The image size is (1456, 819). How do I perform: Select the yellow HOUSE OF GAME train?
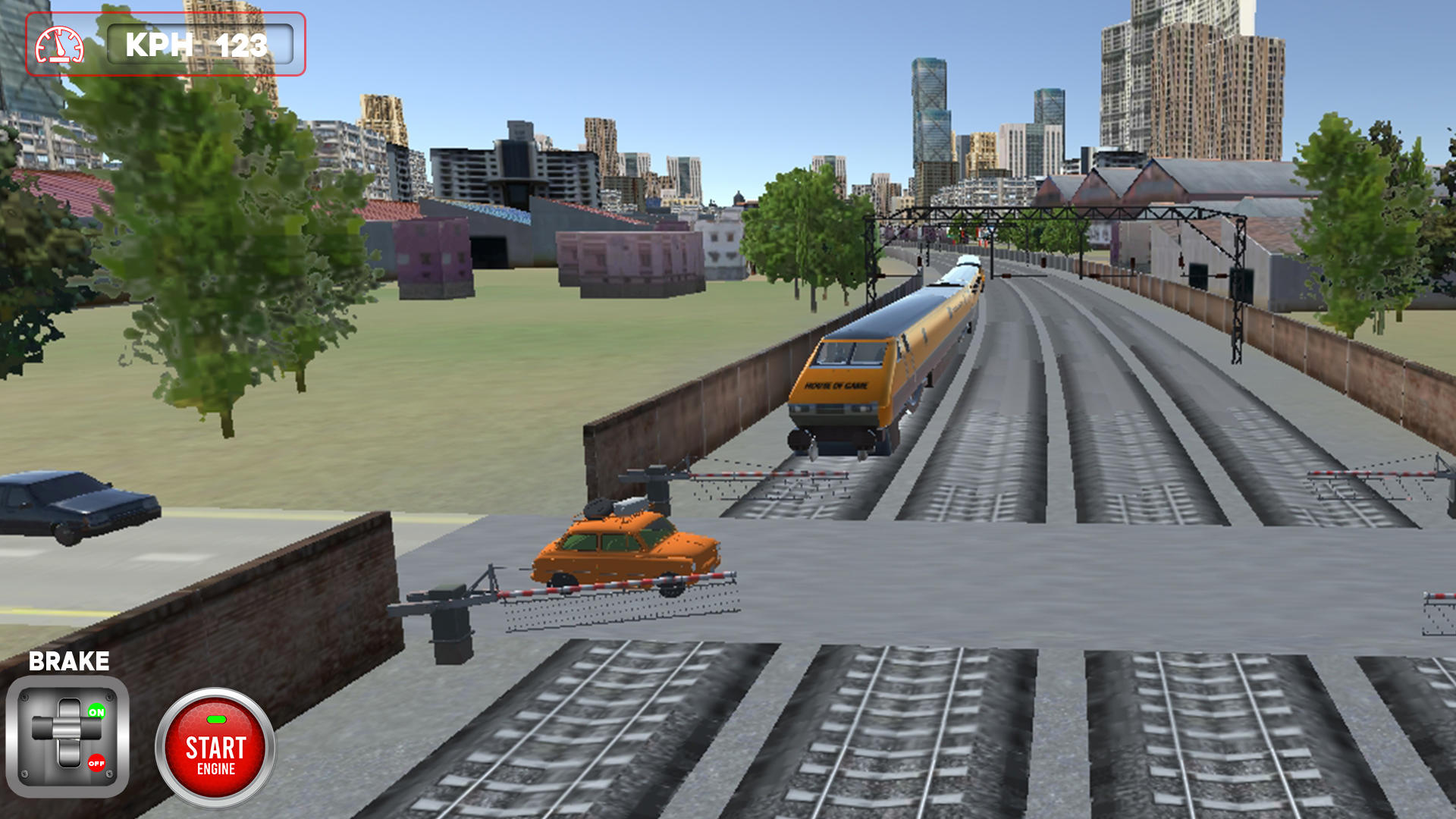pyautogui.click(x=872, y=364)
